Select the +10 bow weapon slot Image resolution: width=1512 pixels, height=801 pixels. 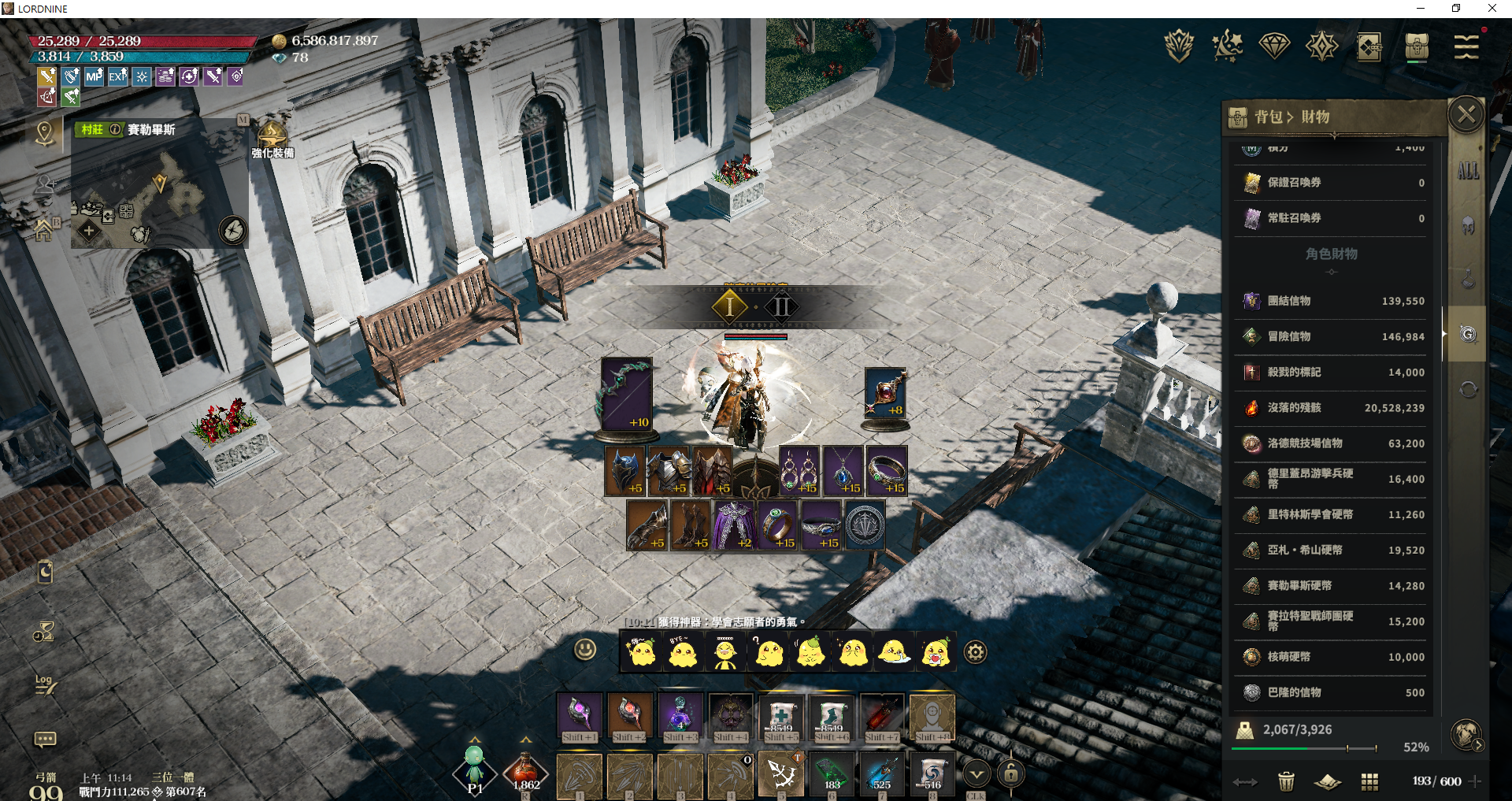pyautogui.click(x=627, y=394)
